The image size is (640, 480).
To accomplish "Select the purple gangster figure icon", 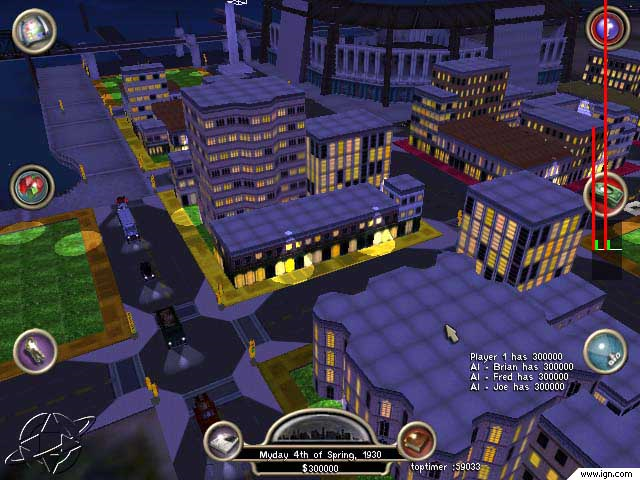I will (x=35, y=351).
